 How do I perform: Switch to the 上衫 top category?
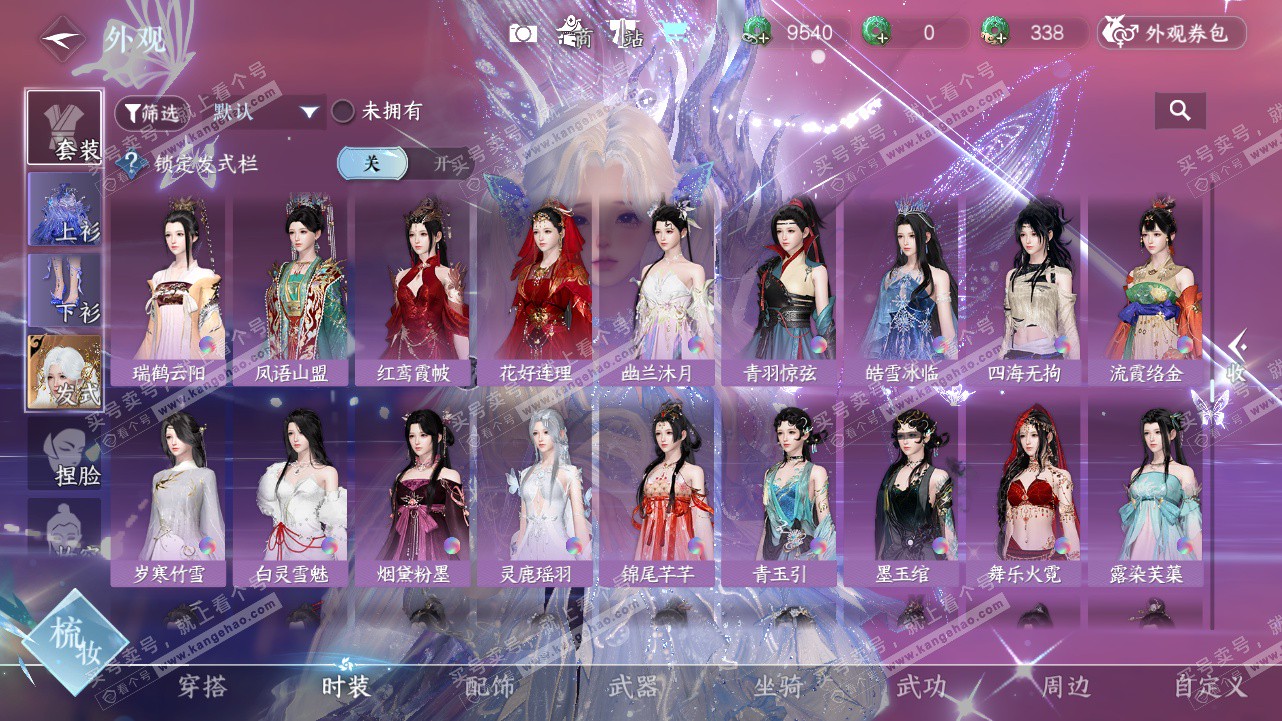tap(65, 210)
